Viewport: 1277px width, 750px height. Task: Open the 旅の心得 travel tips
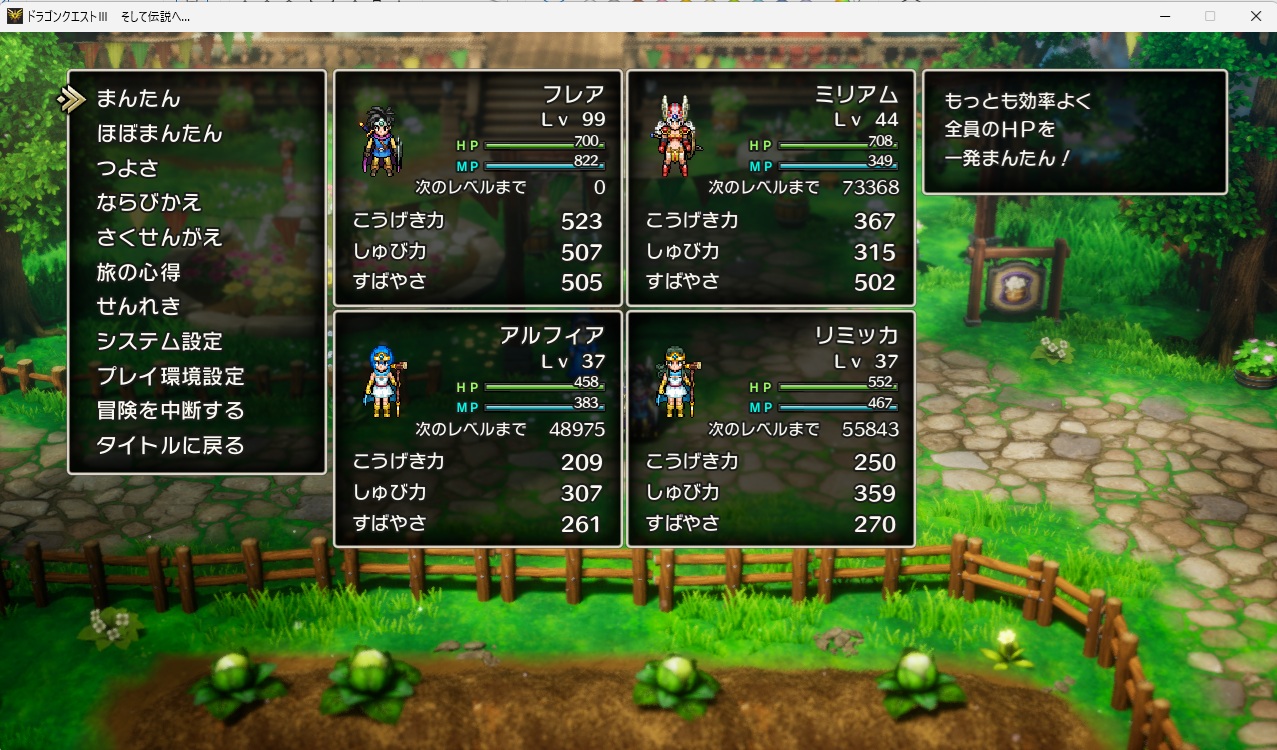[x=138, y=272]
